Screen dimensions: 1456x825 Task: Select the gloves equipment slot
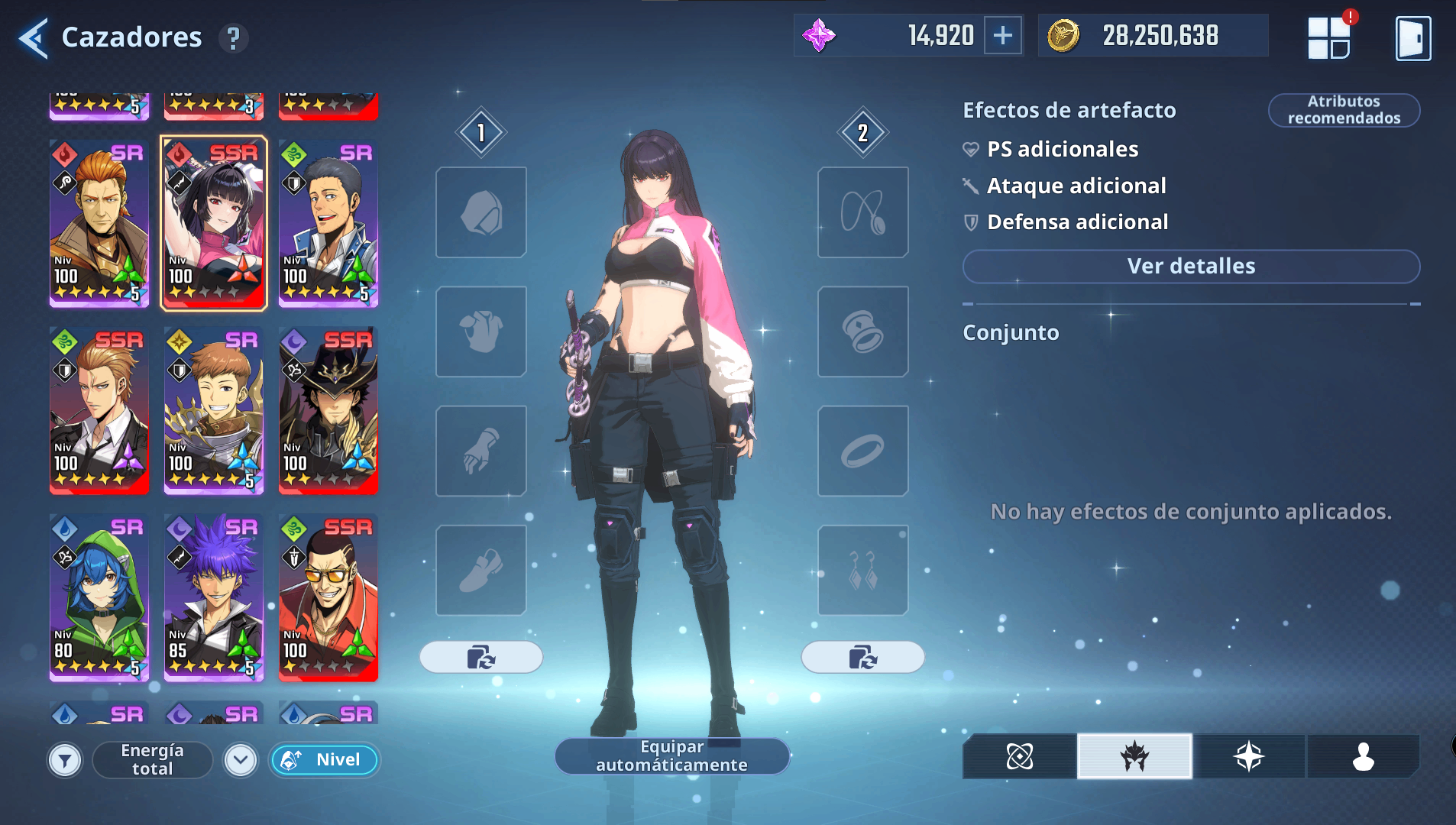tap(480, 451)
